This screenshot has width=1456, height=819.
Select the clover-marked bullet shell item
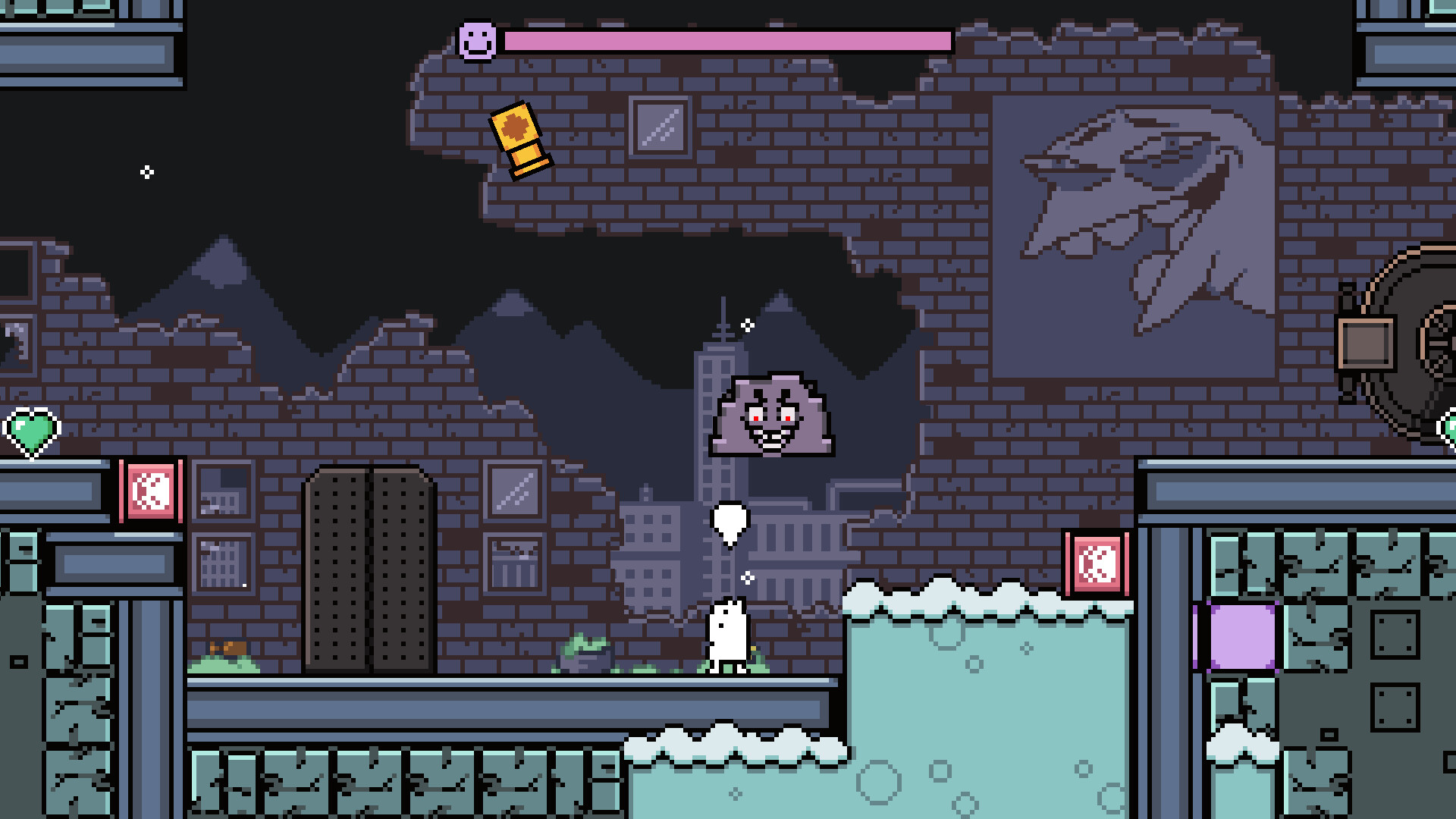(519, 135)
